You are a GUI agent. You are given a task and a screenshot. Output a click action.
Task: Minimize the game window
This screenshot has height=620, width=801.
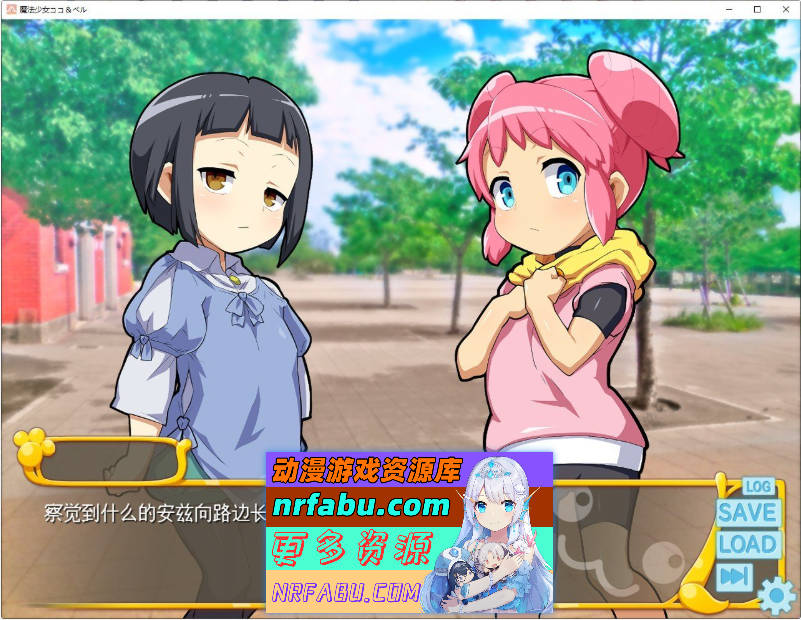click(x=727, y=9)
